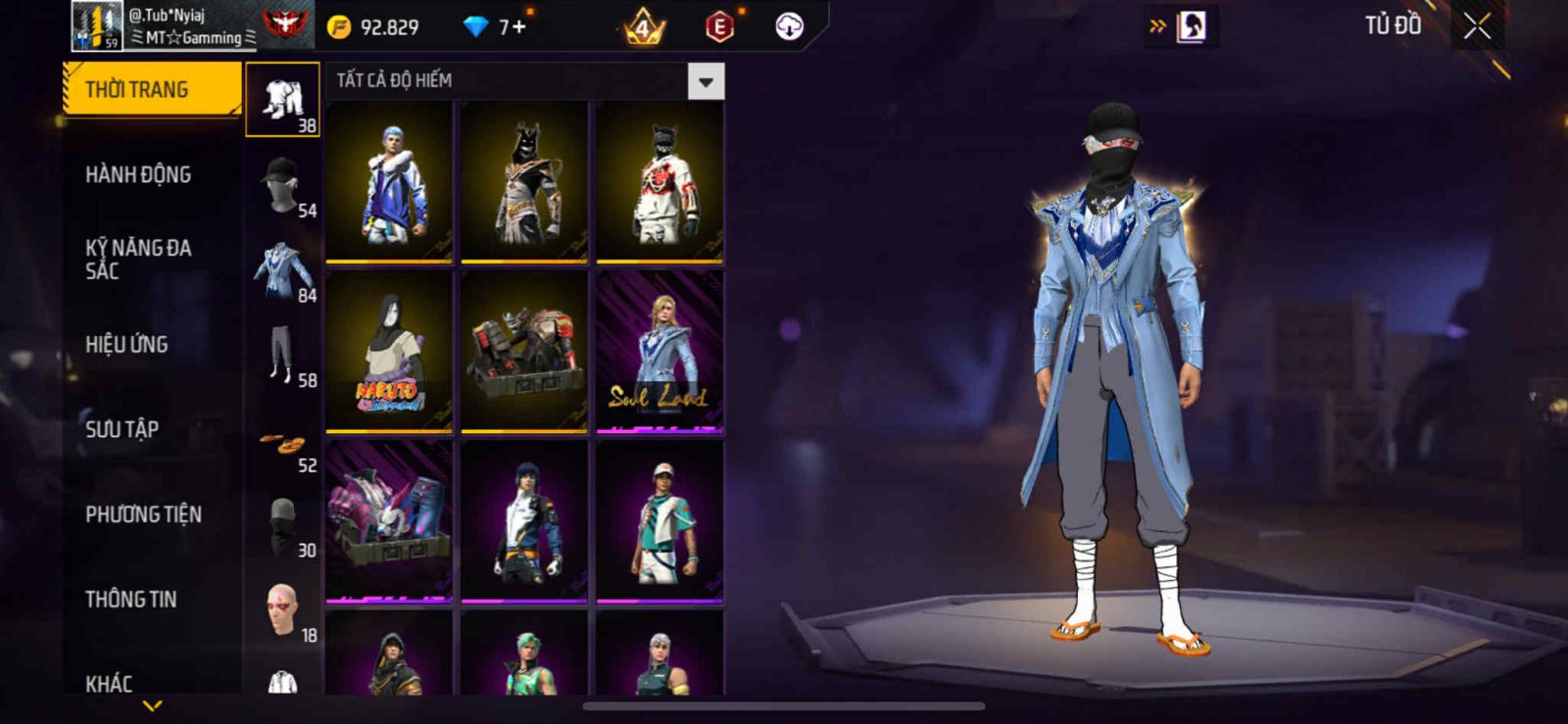The width and height of the screenshot is (1568, 724).
Task: Choose the Soul Land outfit bundle
Action: (660, 350)
